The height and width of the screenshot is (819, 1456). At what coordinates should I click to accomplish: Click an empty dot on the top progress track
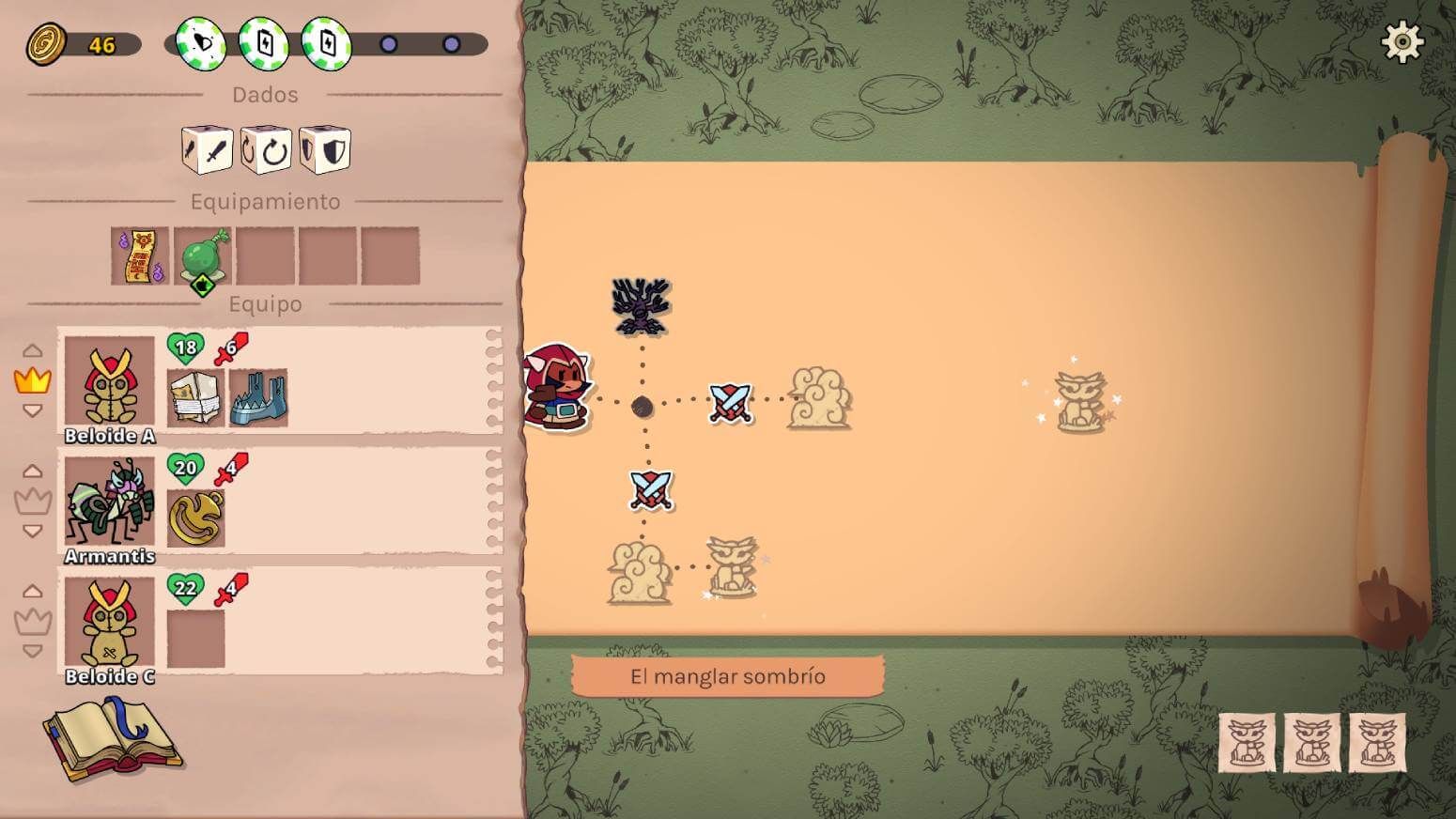pos(389,41)
